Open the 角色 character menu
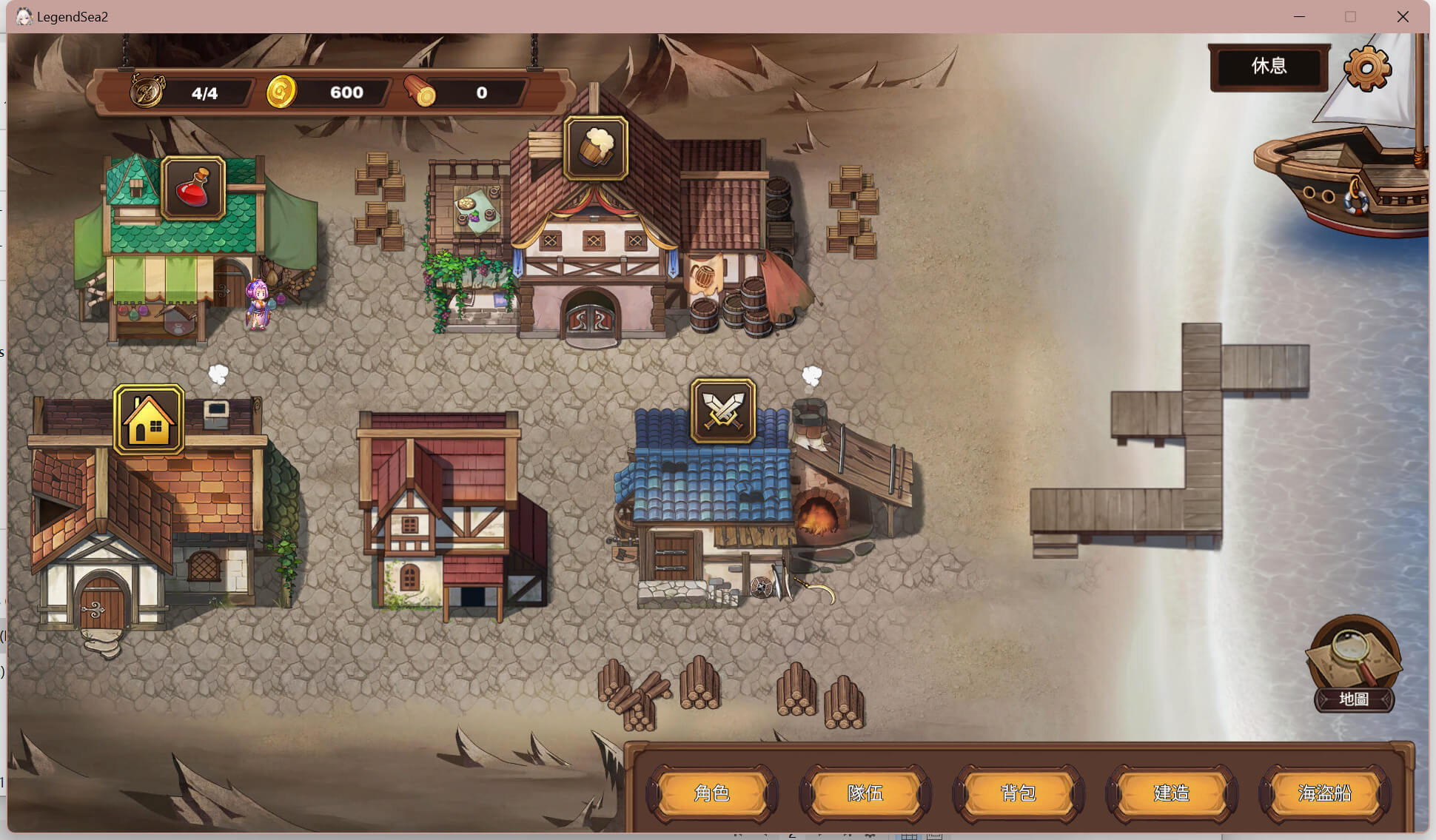 pyautogui.click(x=712, y=793)
